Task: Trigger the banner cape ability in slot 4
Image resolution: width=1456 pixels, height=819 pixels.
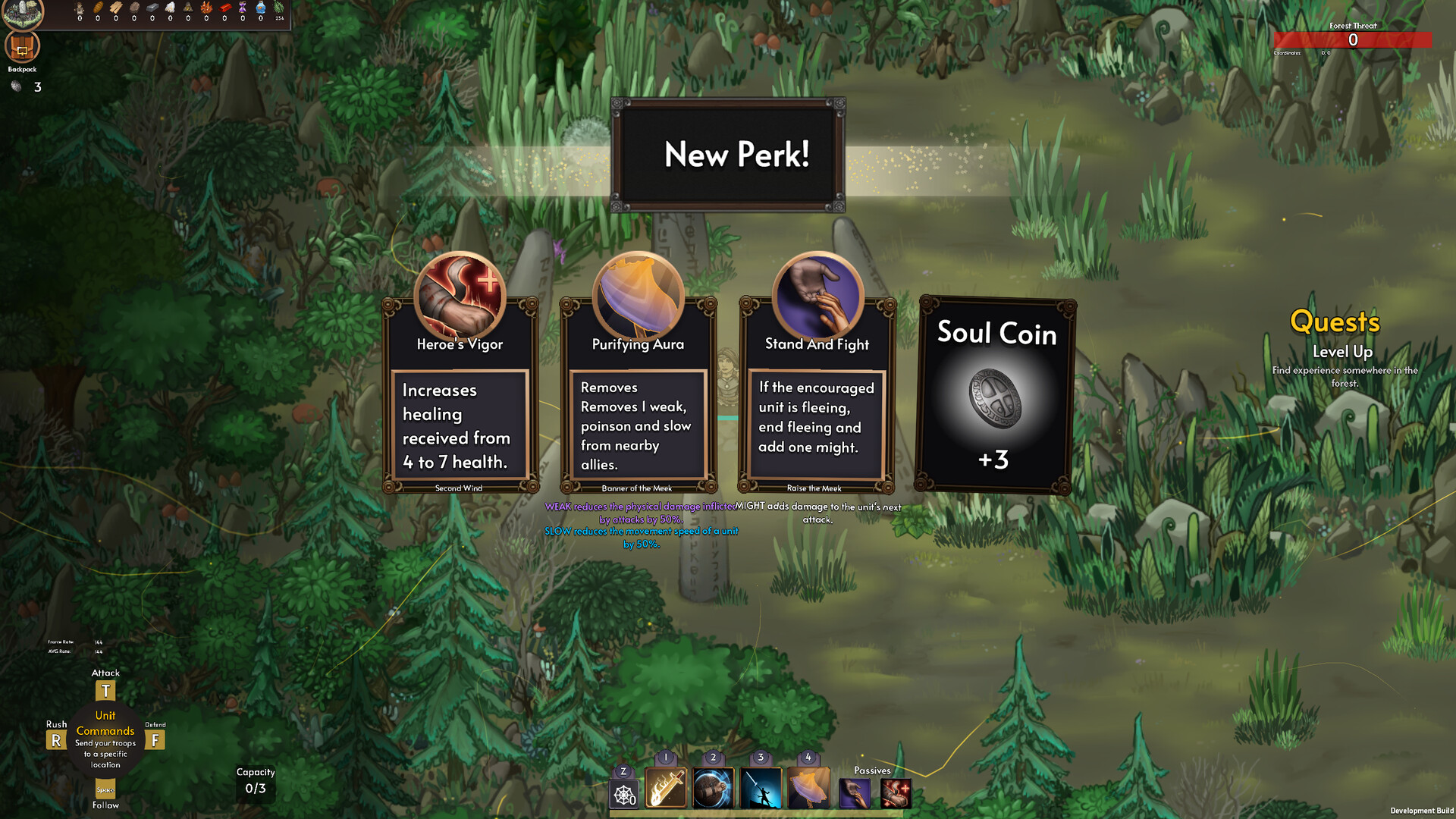Action: pyautogui.click(x=808, y=789)
